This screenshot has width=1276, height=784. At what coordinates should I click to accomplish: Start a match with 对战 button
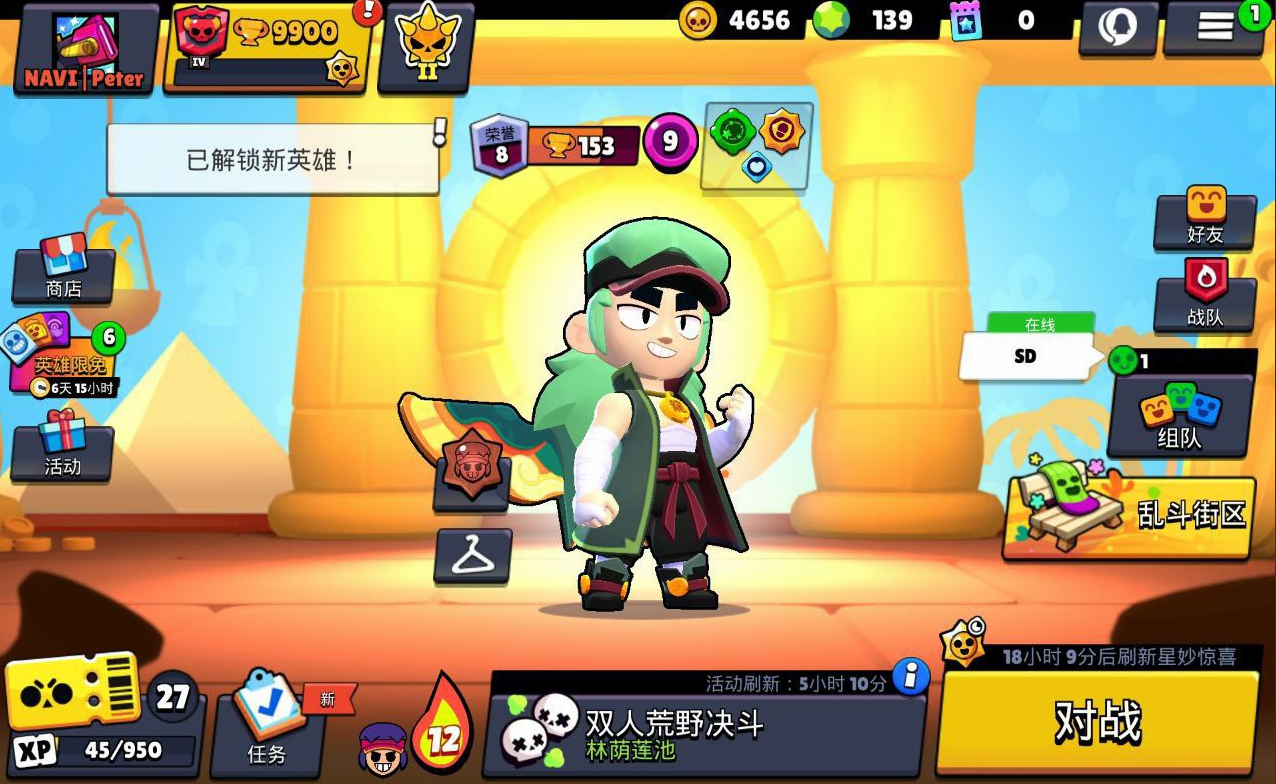point(1097,720)
